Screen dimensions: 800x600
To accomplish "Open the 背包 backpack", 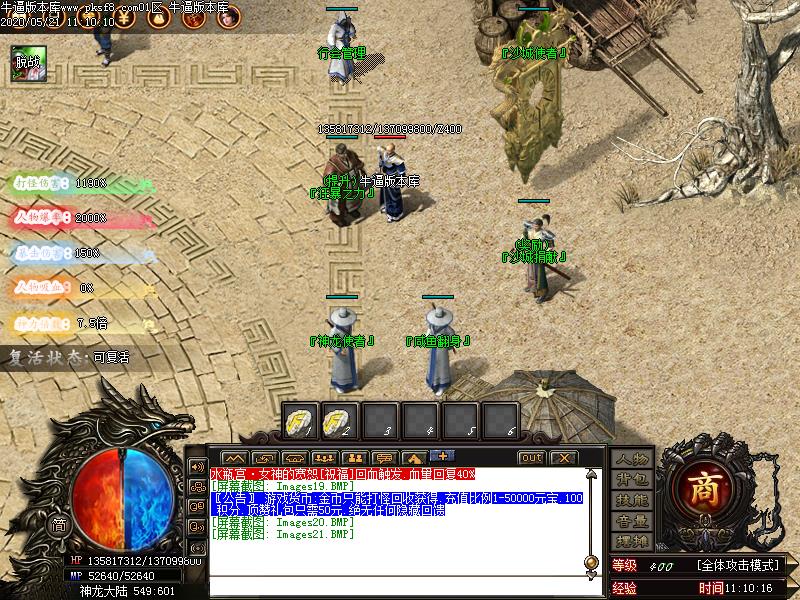I will [632, 480].
